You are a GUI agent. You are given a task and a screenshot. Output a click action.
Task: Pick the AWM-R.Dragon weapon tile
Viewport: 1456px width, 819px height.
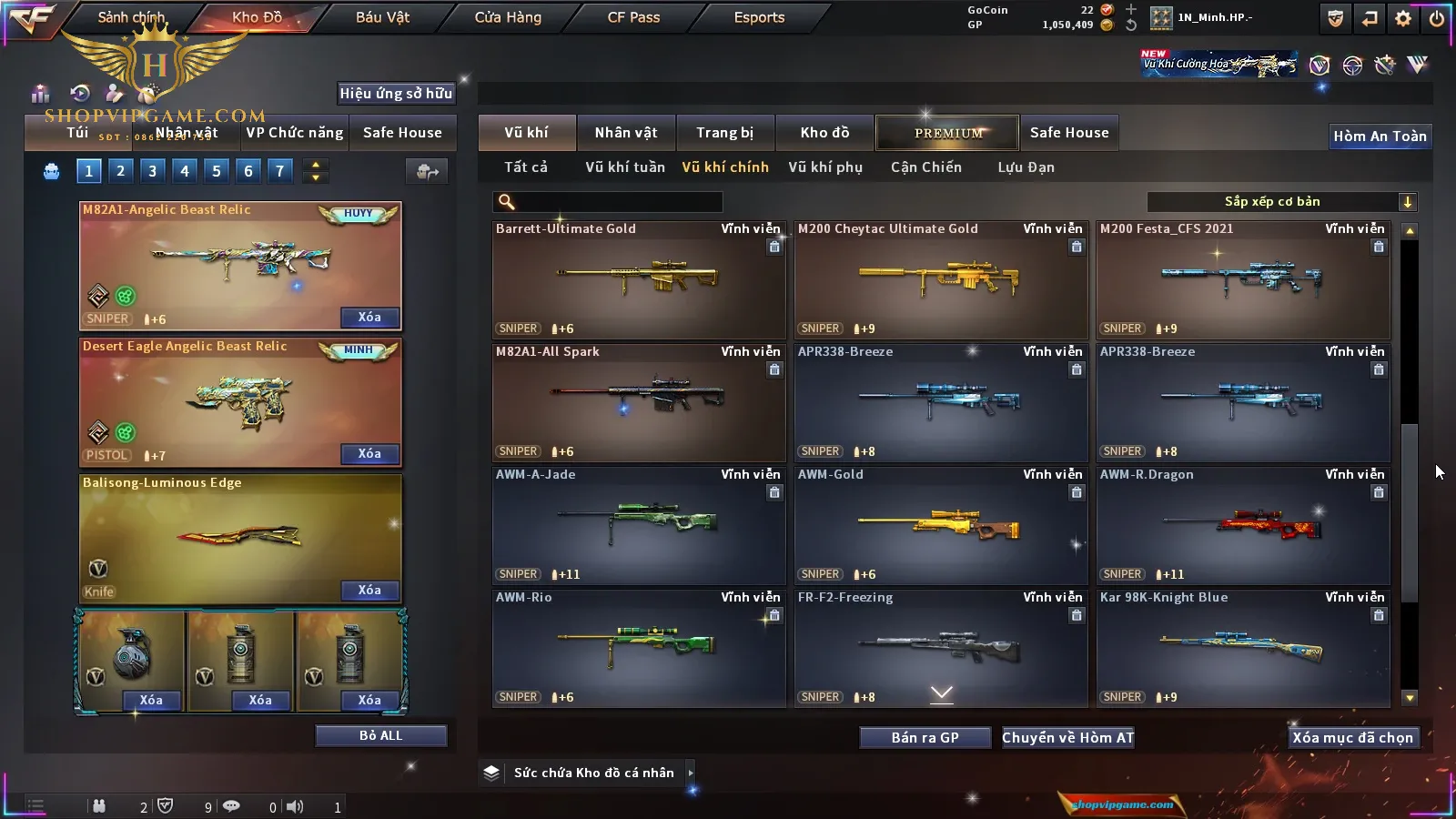[x=1243, y=525]
